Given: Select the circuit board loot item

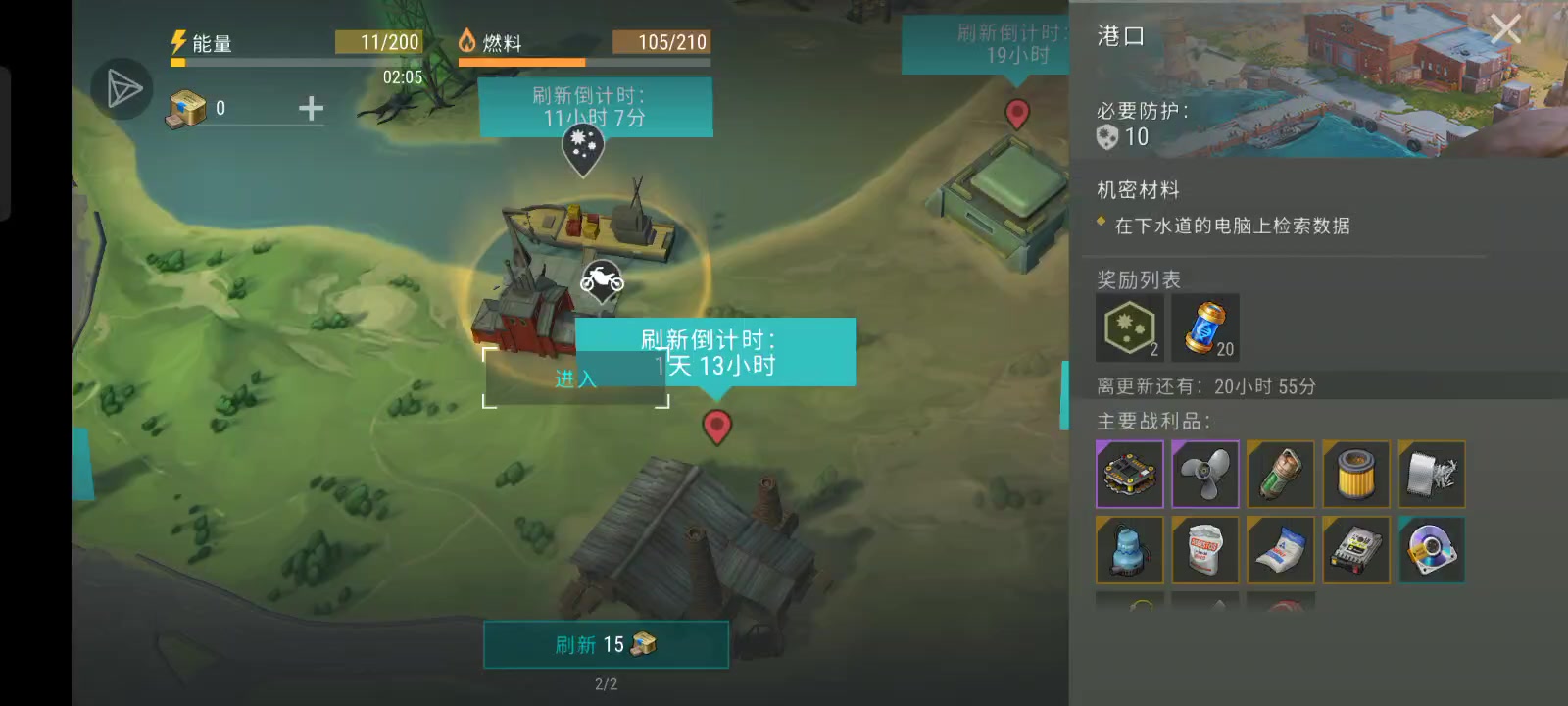Looking at the screenshot, I should (x=1129, y=475).
